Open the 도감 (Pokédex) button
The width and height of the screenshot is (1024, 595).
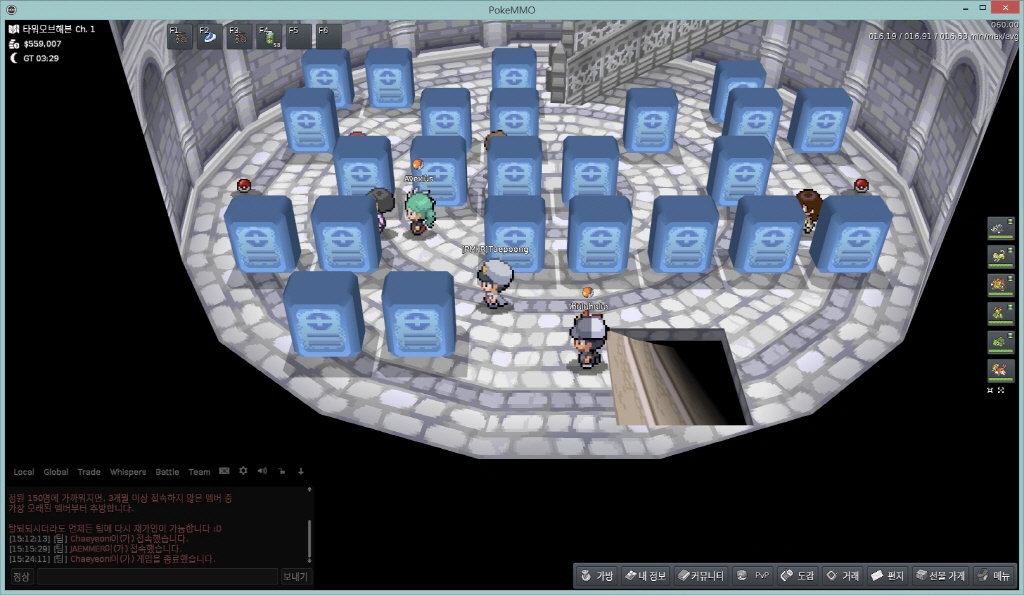(x=797, y=576)
